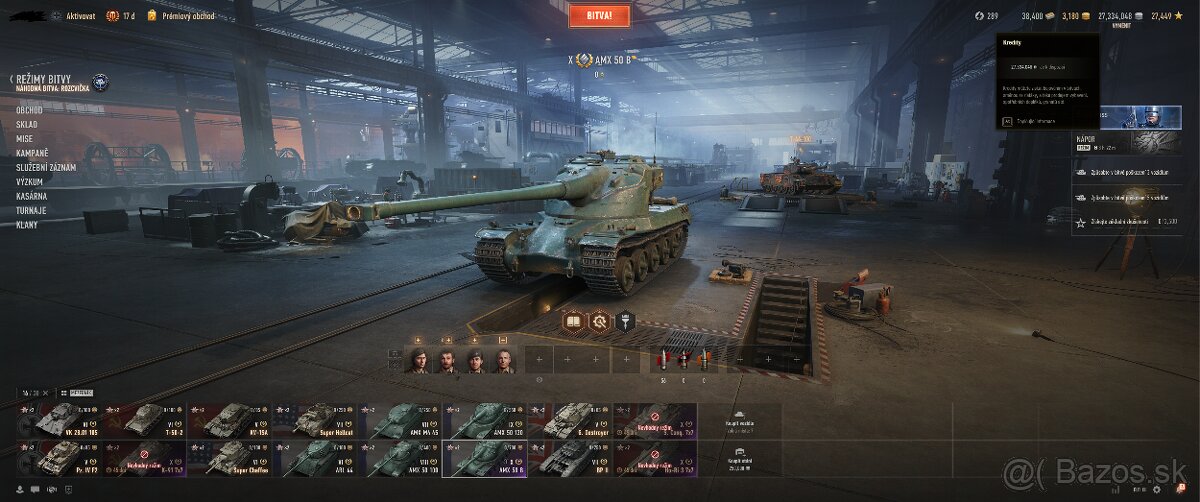Open the Turnaje tournaments page
The height and width of the screenshot is (502, 1200).
pyautogui.click(x=32, y=210)
